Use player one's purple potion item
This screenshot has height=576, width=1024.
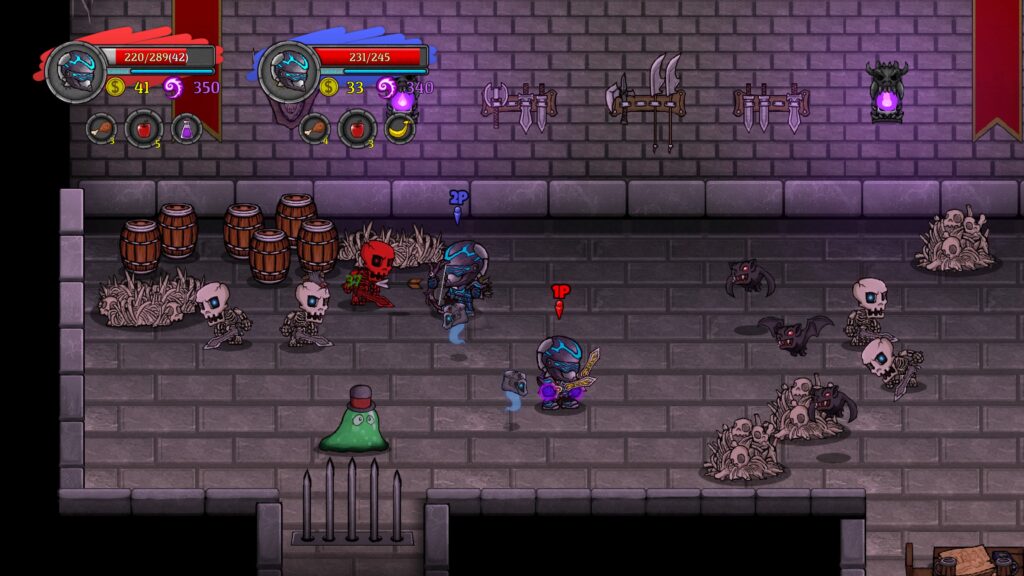186,128
